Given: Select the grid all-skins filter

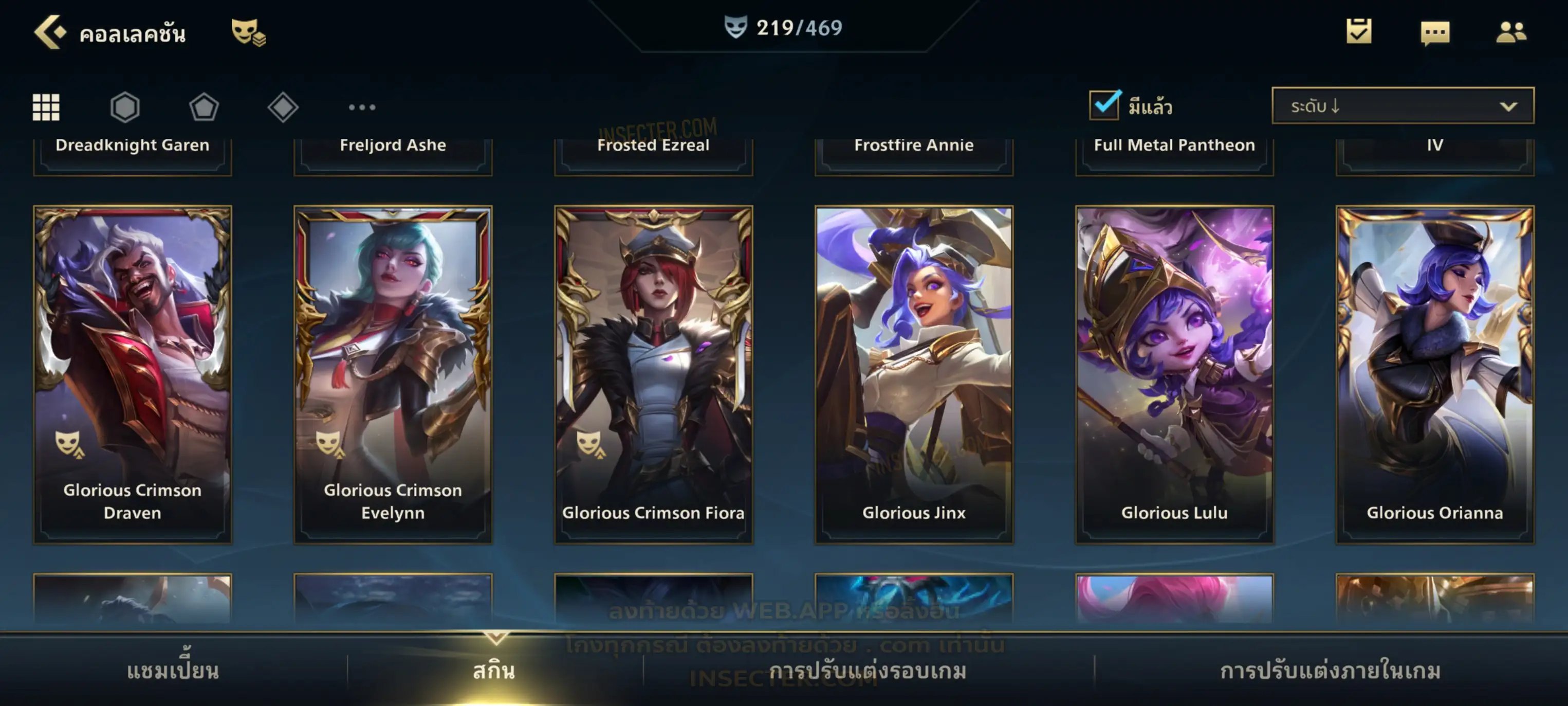Looking at the screenshot, I should 46,107.
